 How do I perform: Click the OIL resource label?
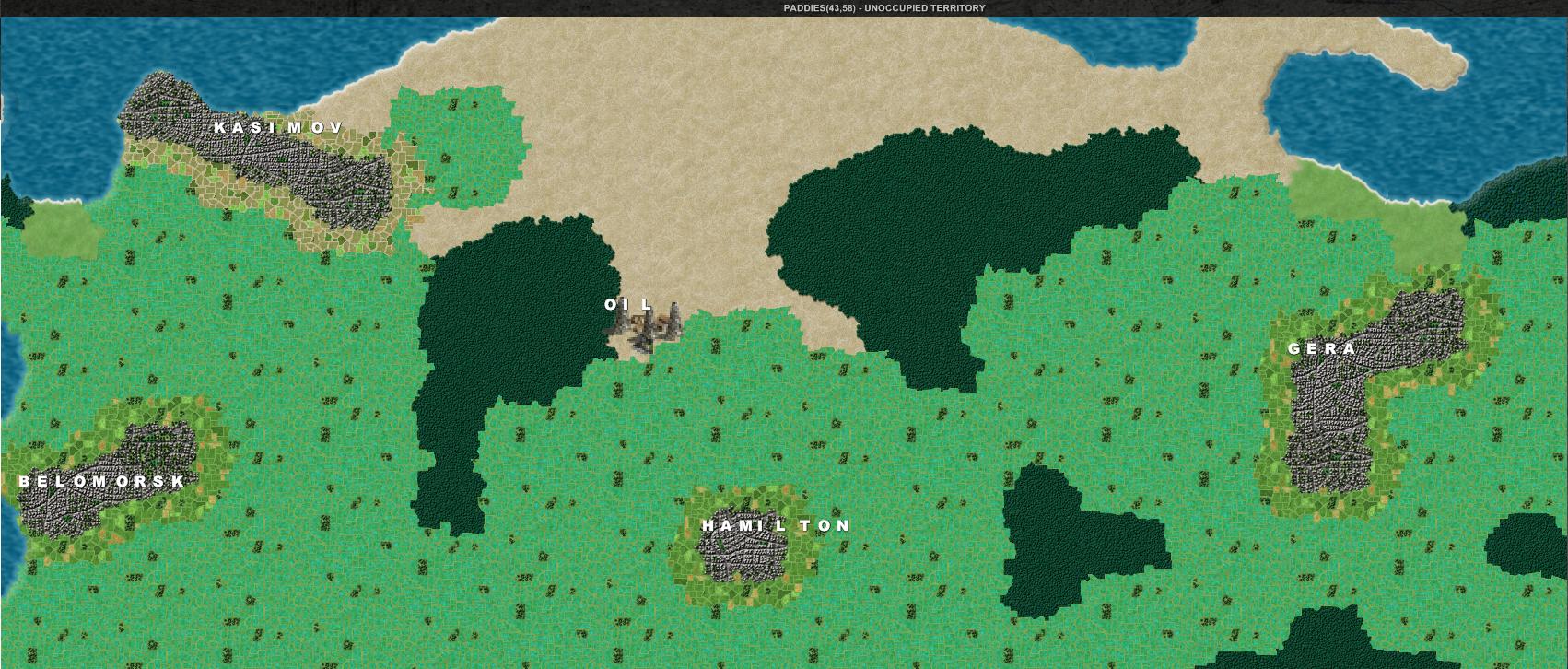[x=626, y=304]
